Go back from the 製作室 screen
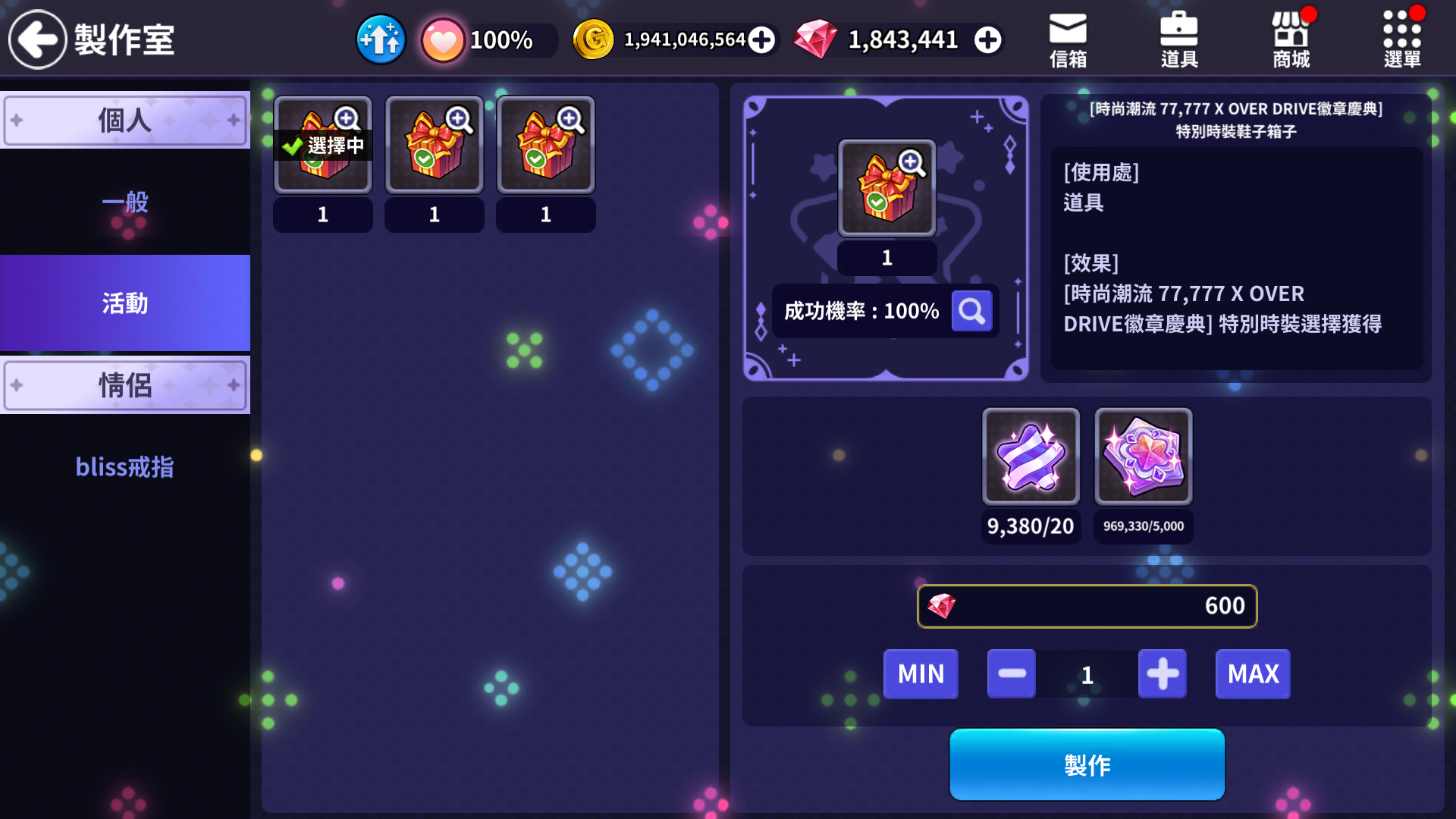 38,39
